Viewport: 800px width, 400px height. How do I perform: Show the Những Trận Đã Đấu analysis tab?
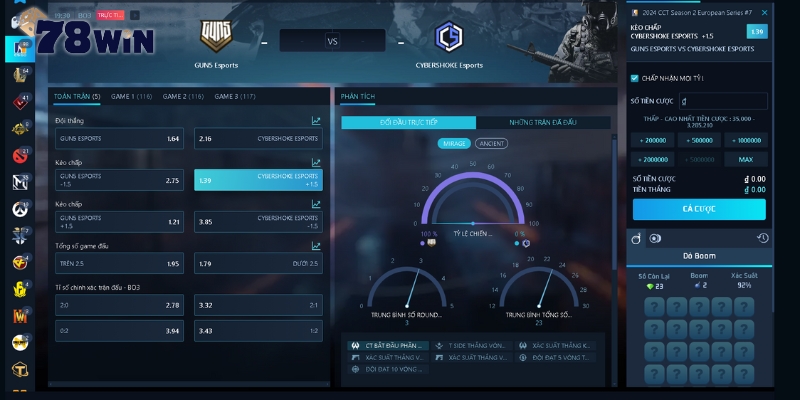coord(543,122)
